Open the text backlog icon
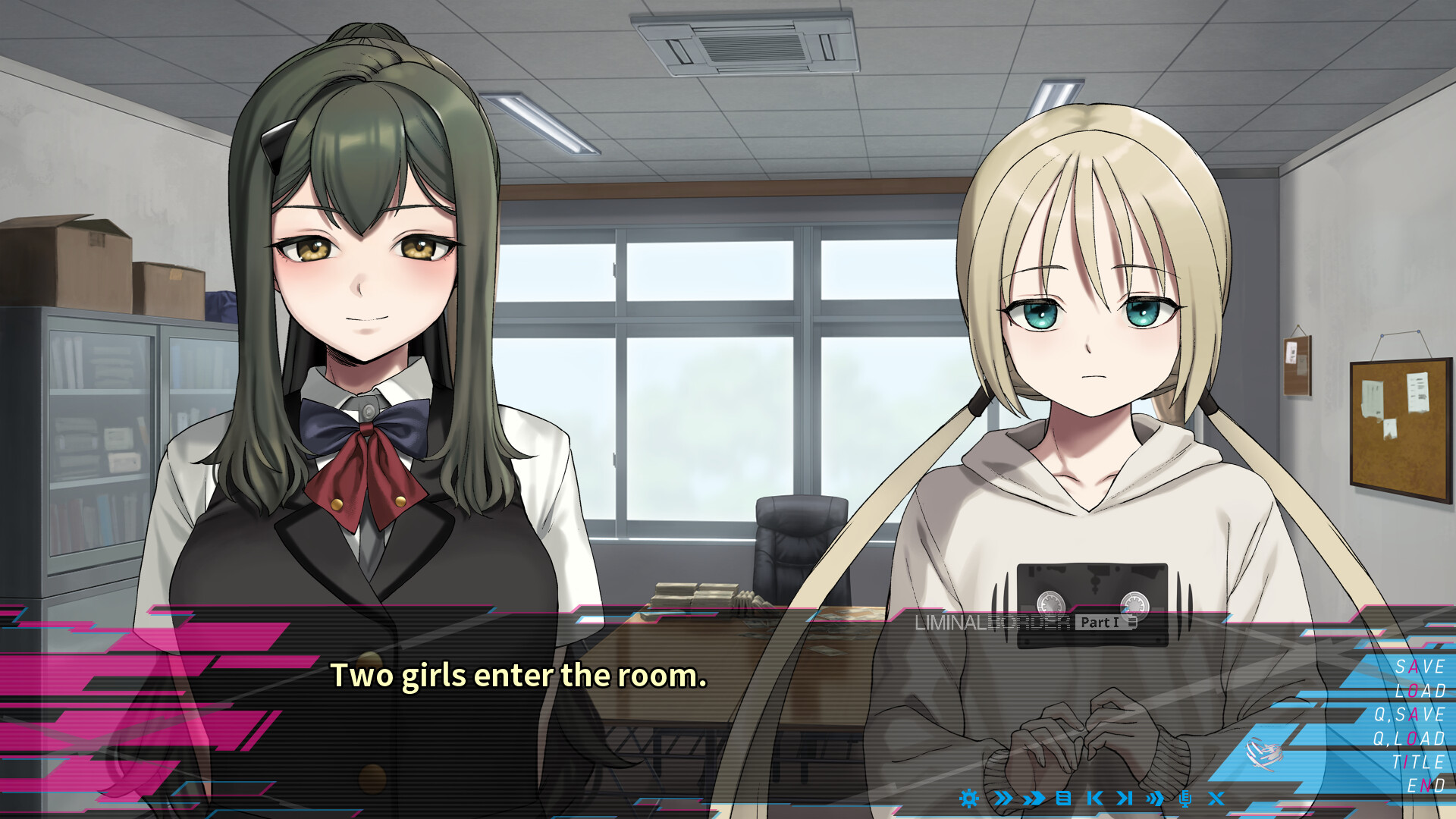This screenshot has height=819, width=1456. pos(1063,799)
